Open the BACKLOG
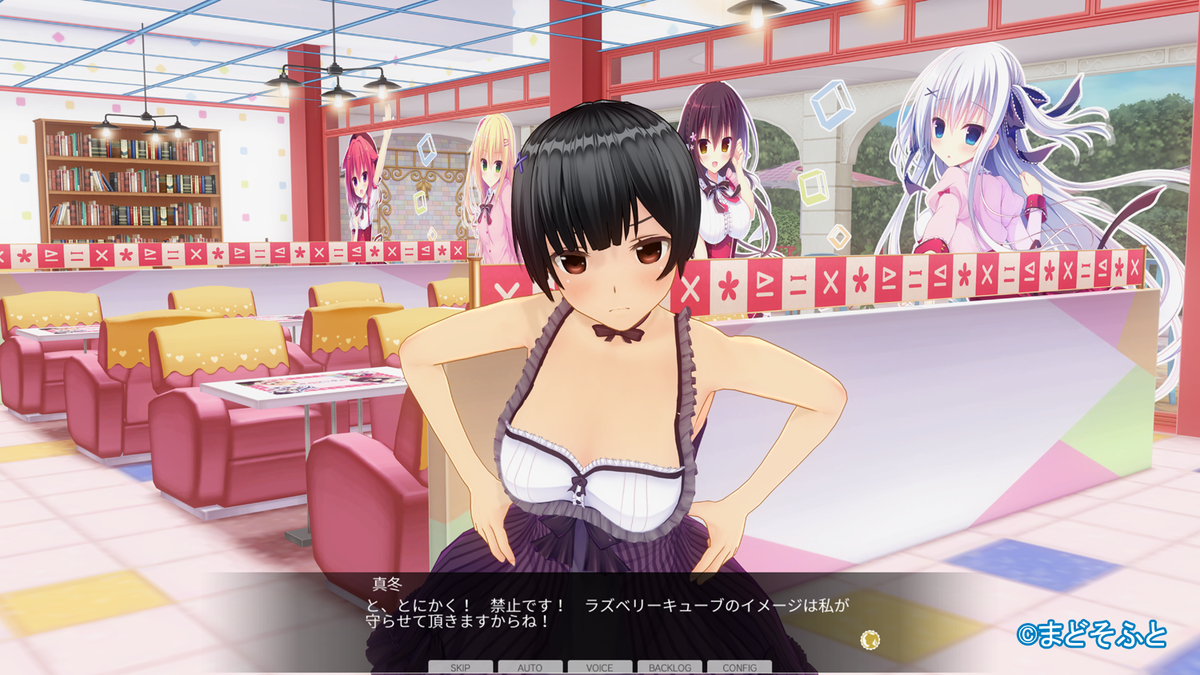Image resolution: width=1200 pixels, height=675 pixels. pos(669,667)
